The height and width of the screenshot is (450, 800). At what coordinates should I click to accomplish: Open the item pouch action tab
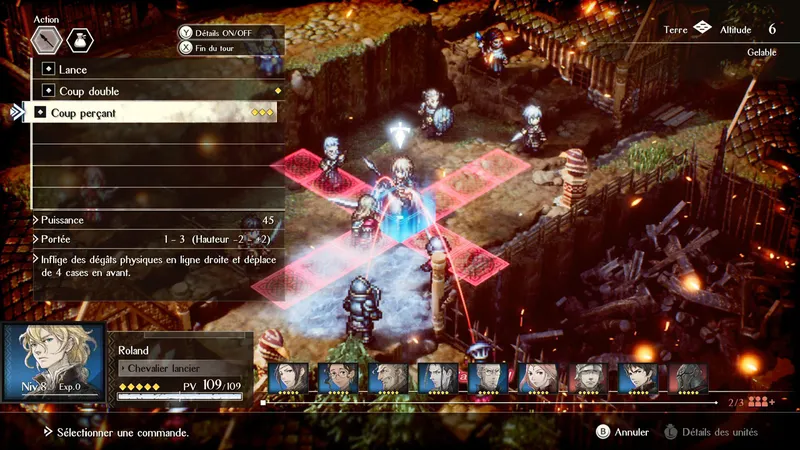pyautogui.click(x=80, y=40)
